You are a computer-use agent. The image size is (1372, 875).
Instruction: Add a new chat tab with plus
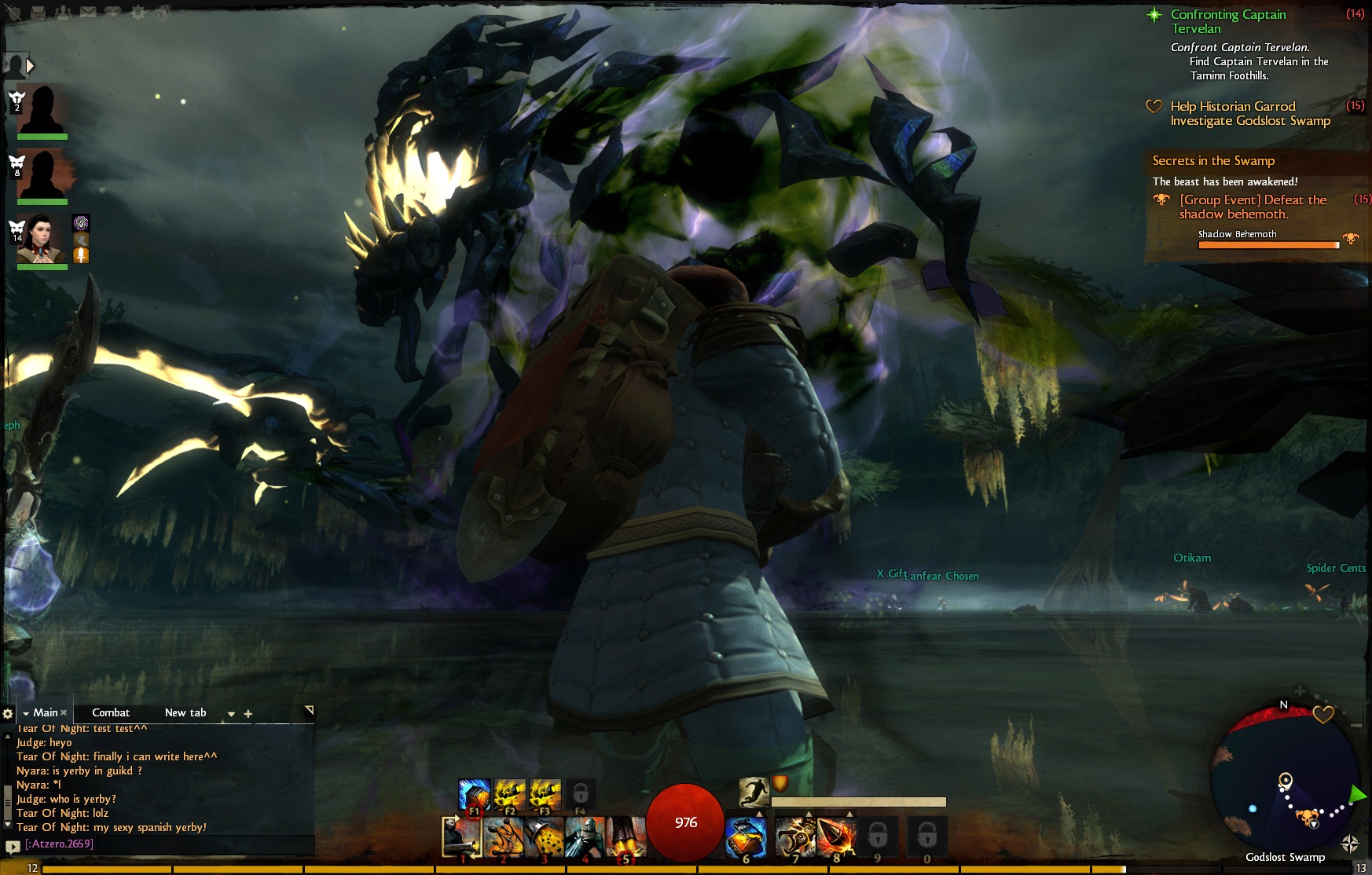tap(248, 714)
